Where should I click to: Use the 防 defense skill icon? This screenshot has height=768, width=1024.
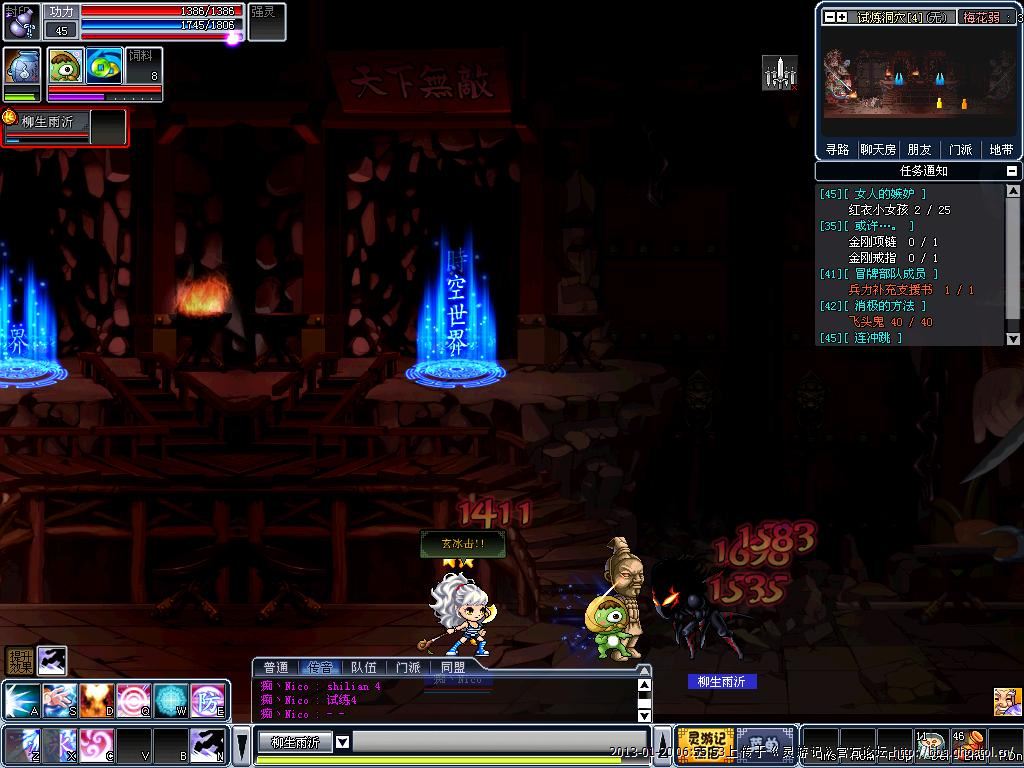click(208, 700)
